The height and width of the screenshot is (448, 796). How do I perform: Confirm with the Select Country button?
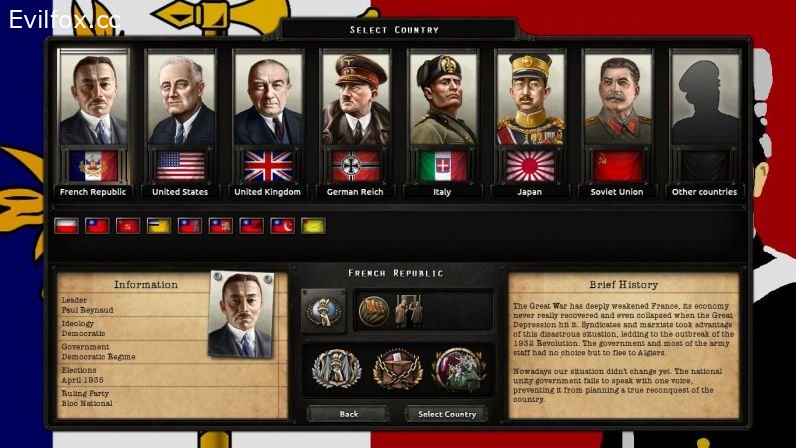[446, 414]
